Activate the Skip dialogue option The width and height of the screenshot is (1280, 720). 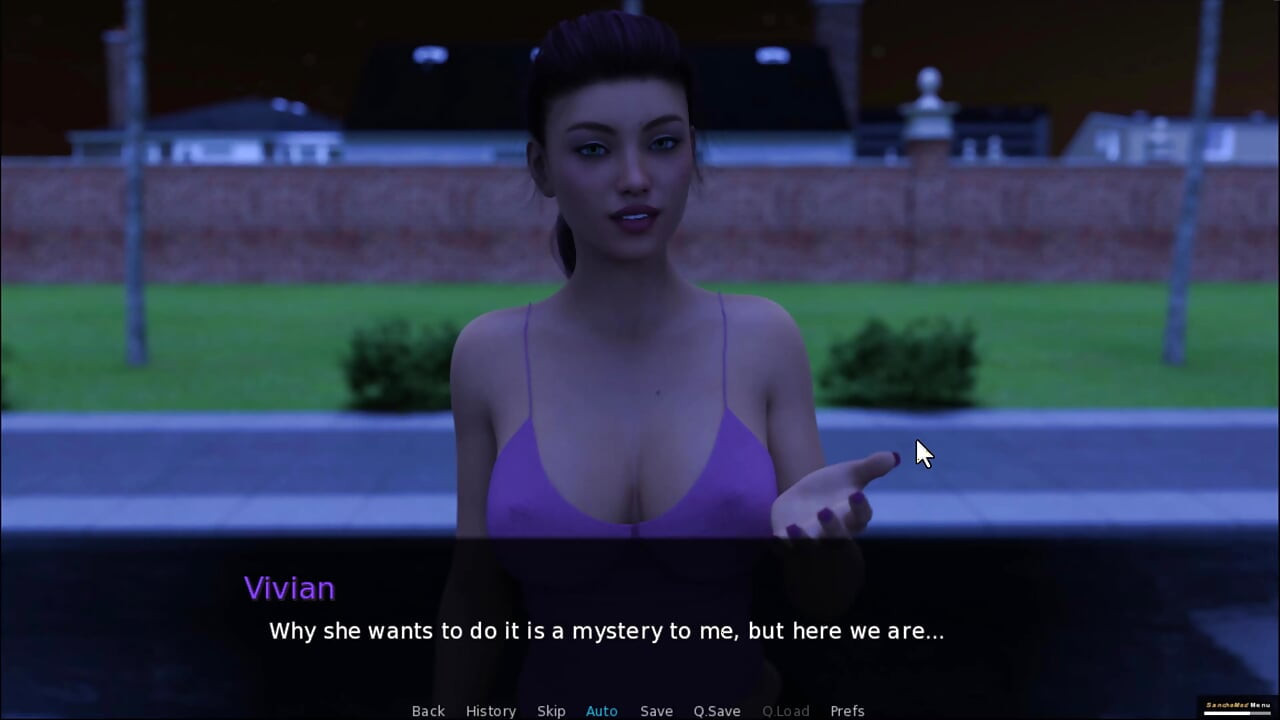tap(551, 711)
